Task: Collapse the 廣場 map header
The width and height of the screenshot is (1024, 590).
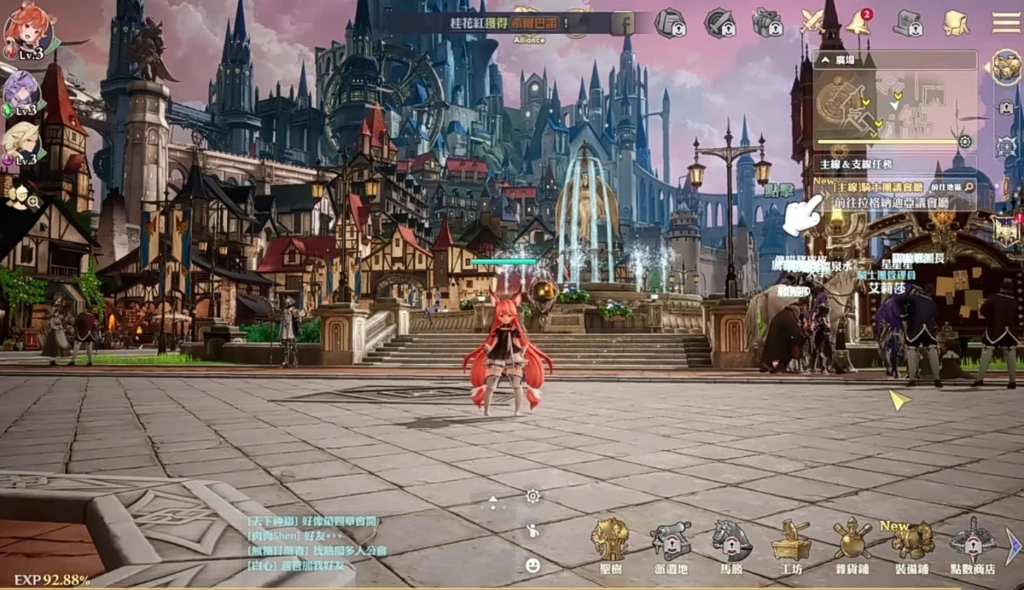Action: coord(825,60)
